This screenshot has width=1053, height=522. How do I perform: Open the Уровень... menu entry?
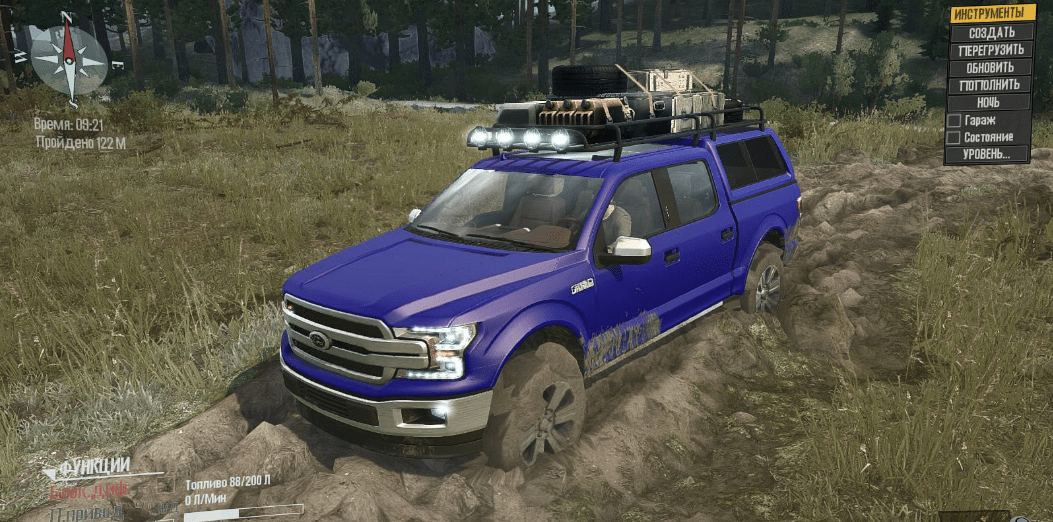990,154
